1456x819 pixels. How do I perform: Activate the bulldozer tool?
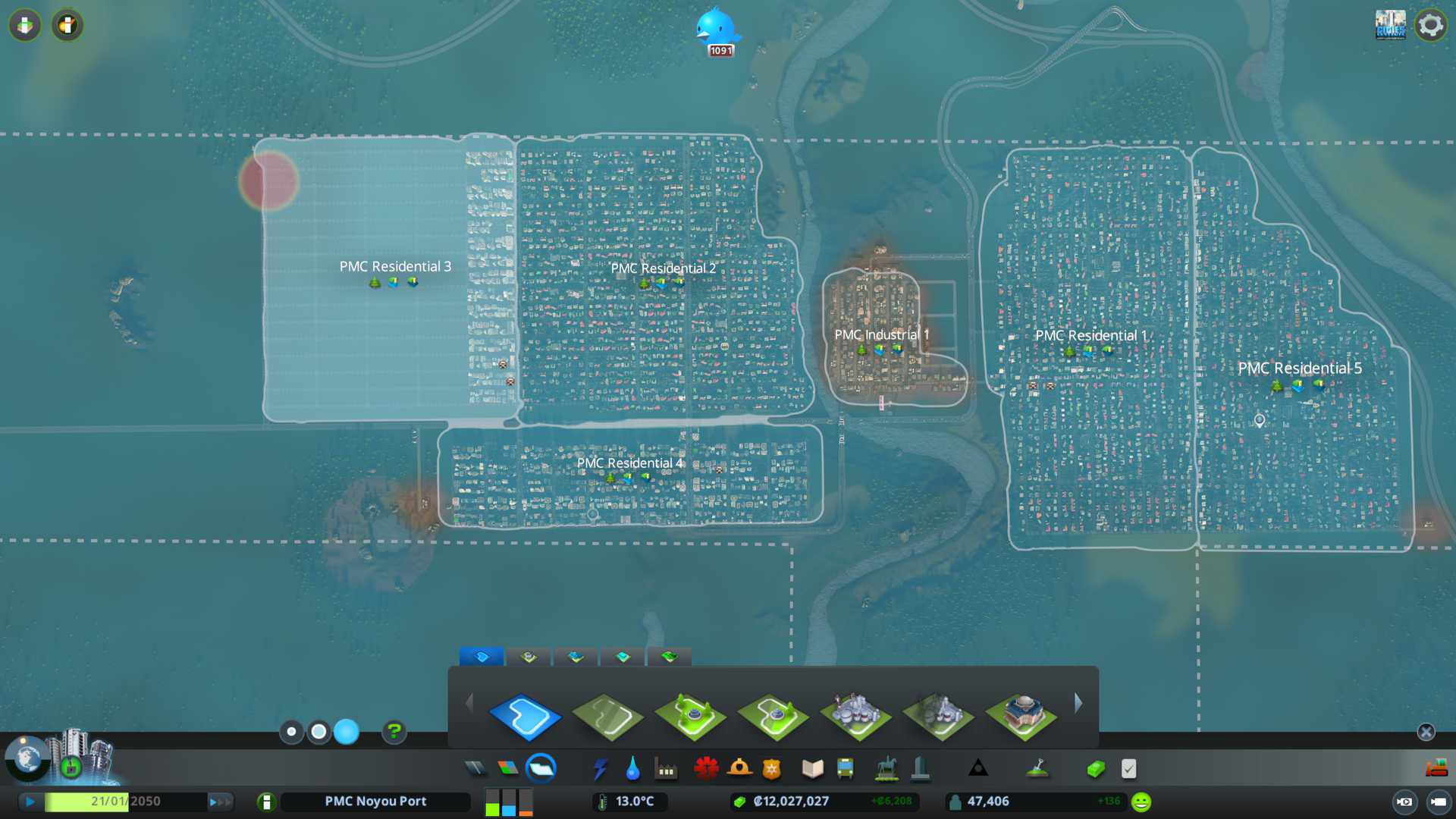tap(1436, 769)
